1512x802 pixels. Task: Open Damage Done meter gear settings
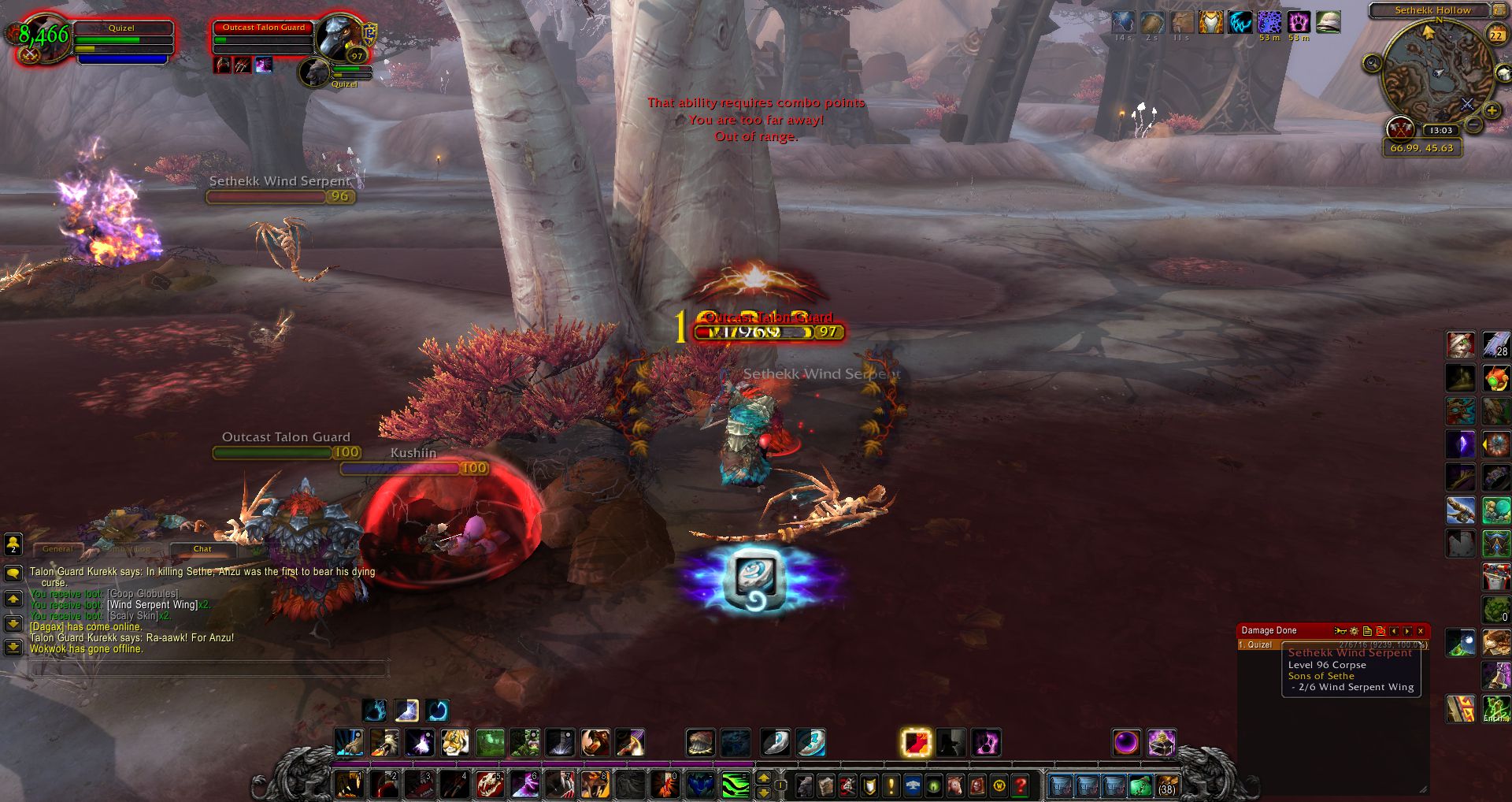point(1354,631)
